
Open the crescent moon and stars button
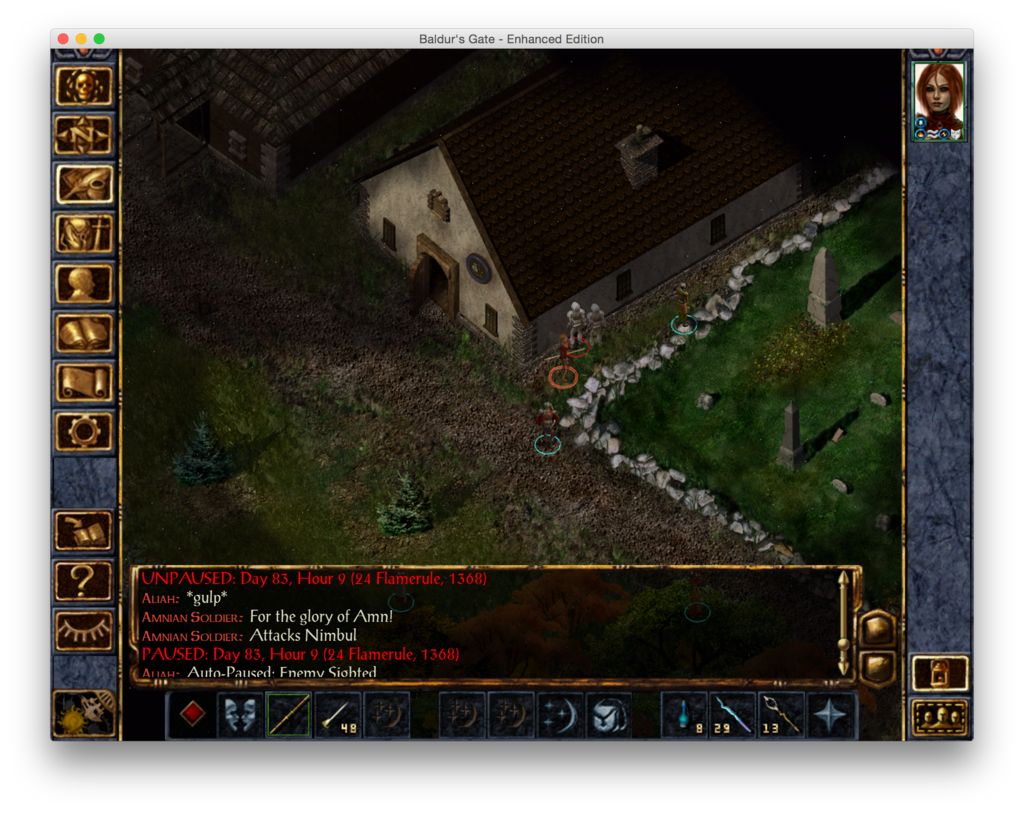tap(560, 714)
